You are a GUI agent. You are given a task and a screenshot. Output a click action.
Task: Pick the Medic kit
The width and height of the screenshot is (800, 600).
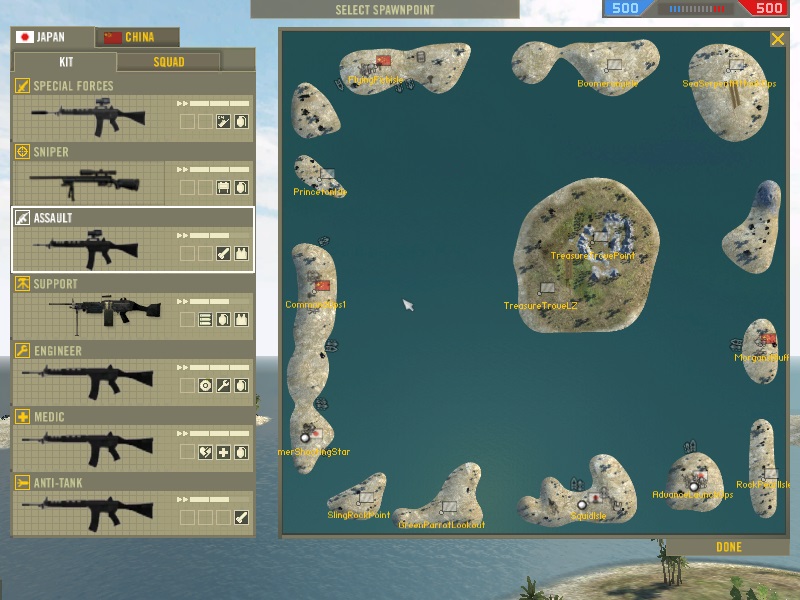coord(132,439)
